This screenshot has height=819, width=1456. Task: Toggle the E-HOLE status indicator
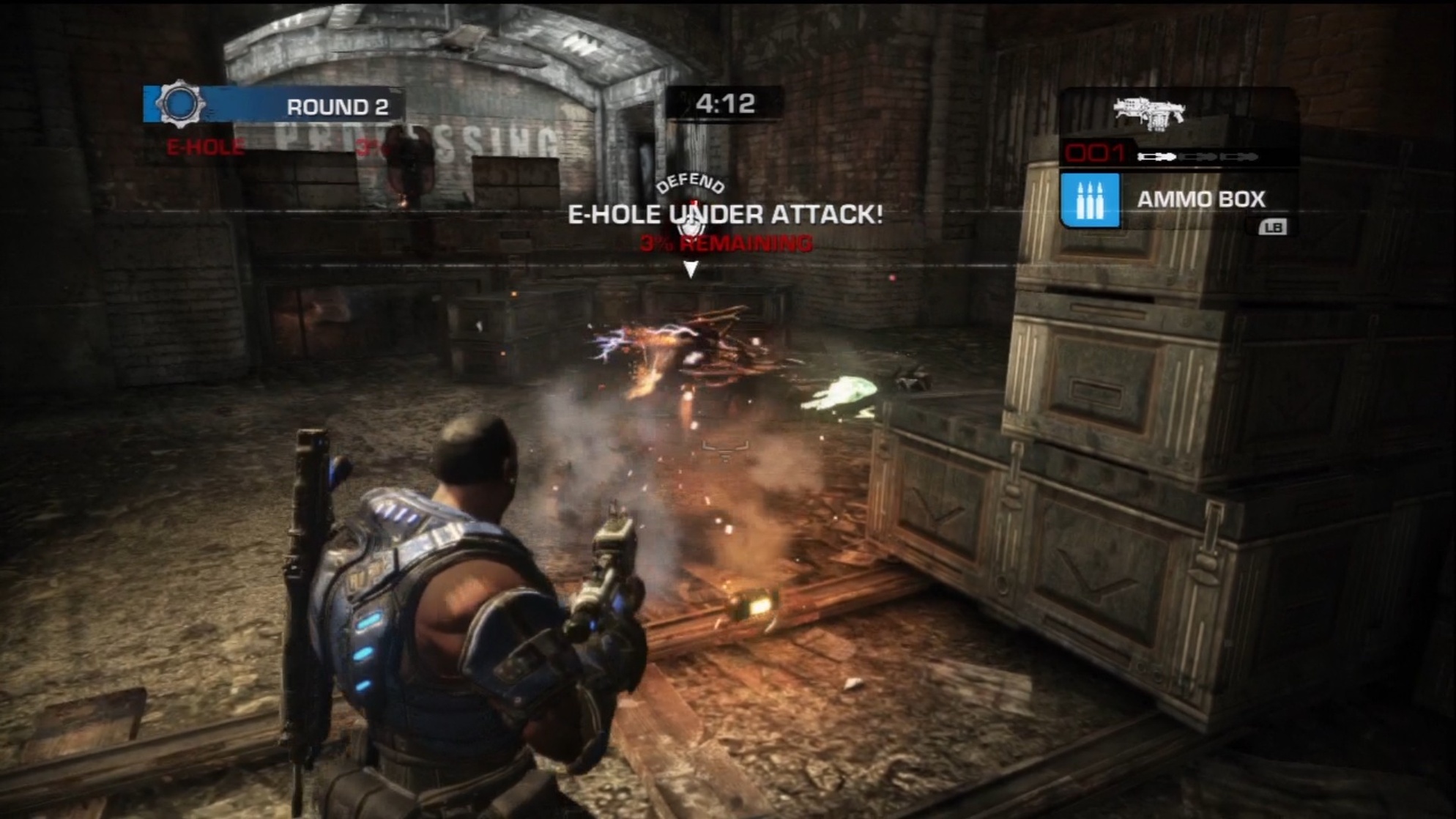[x=204, y=147]
